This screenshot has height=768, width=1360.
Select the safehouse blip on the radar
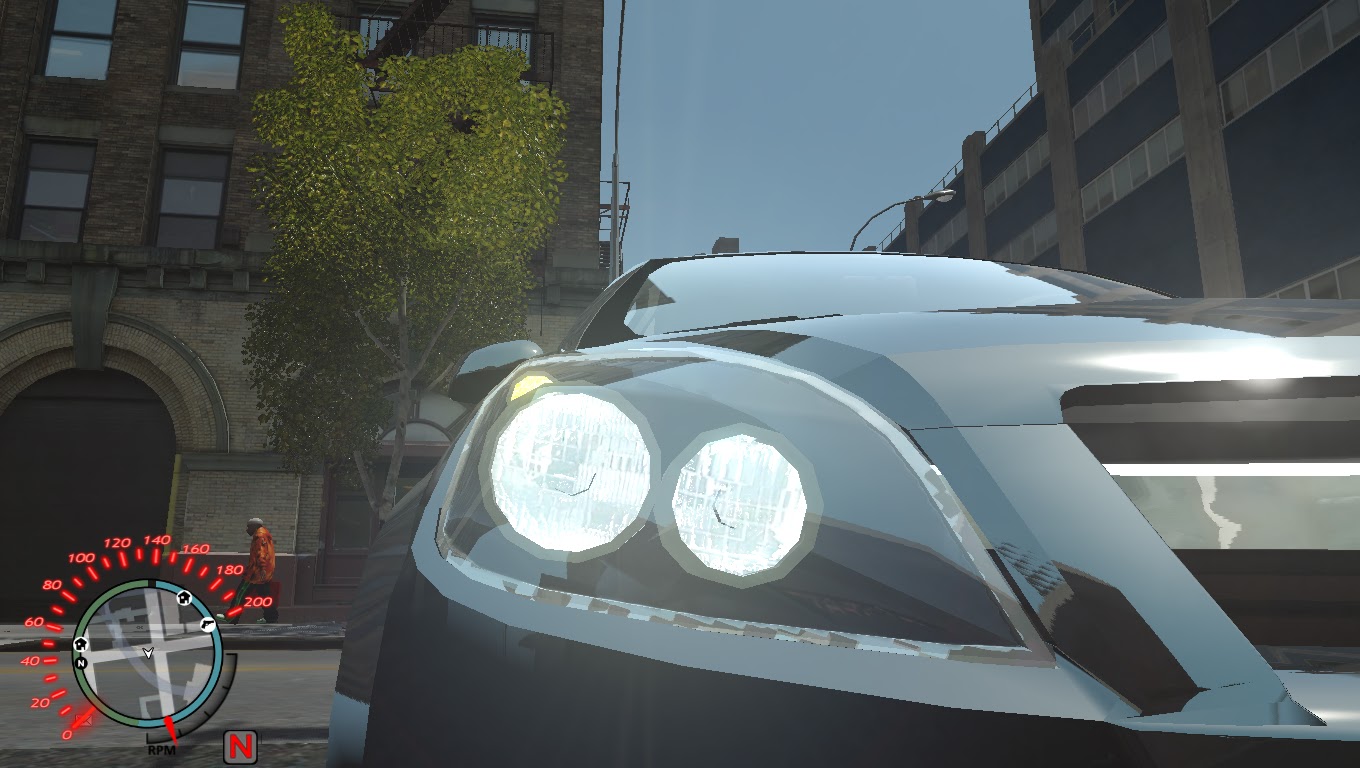(x=184, y=598)
